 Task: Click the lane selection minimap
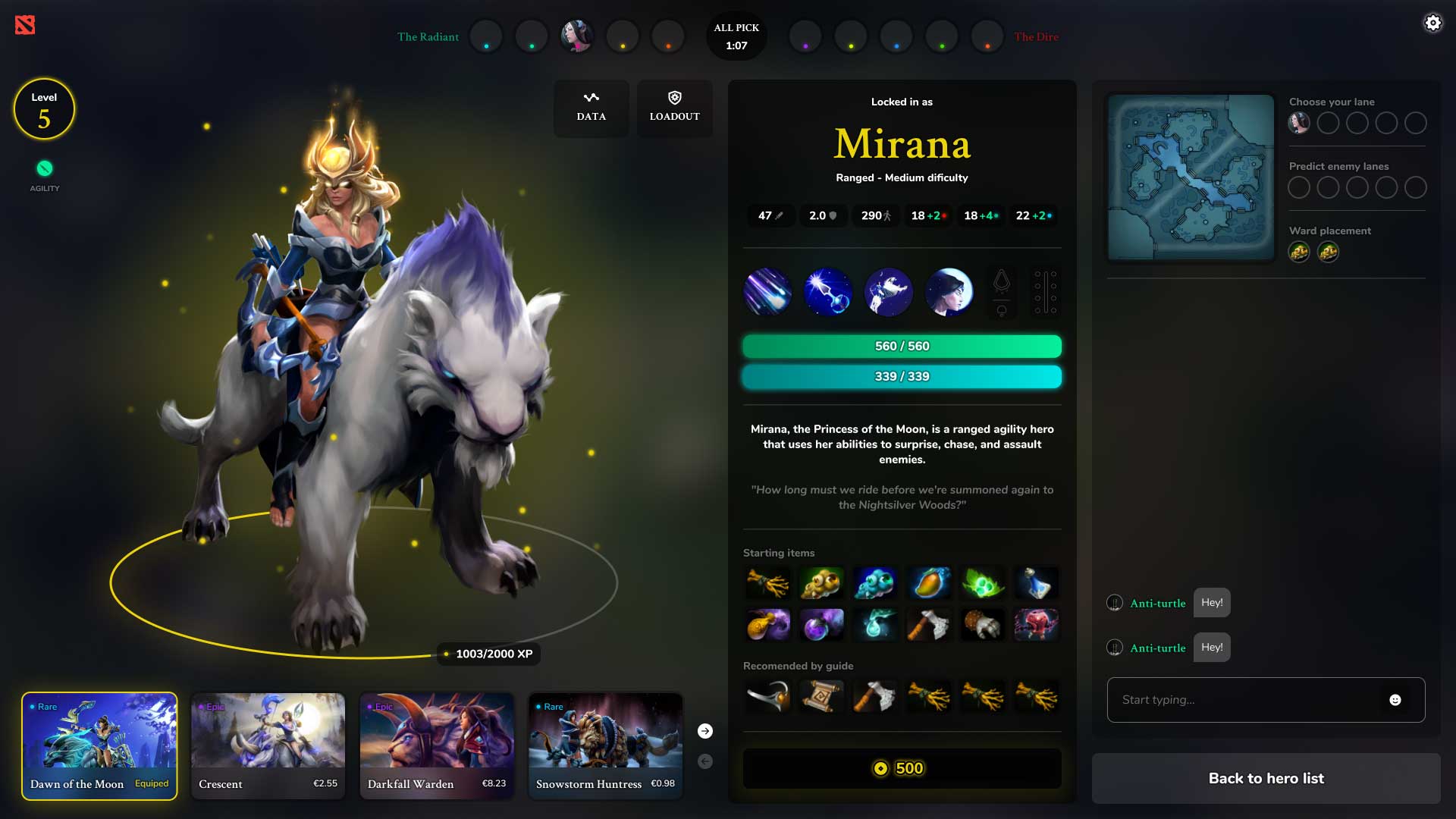[x=1191, y=177]
